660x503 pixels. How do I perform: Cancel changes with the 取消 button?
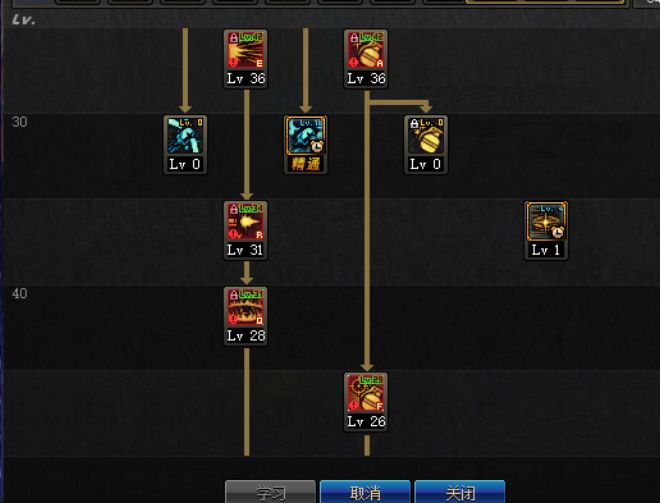(x=365, y=492)
